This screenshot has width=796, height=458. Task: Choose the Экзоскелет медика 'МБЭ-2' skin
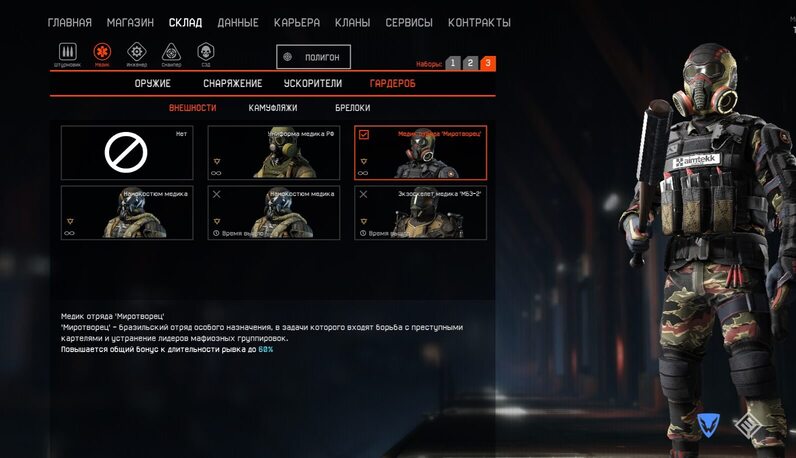coord(420,212)
